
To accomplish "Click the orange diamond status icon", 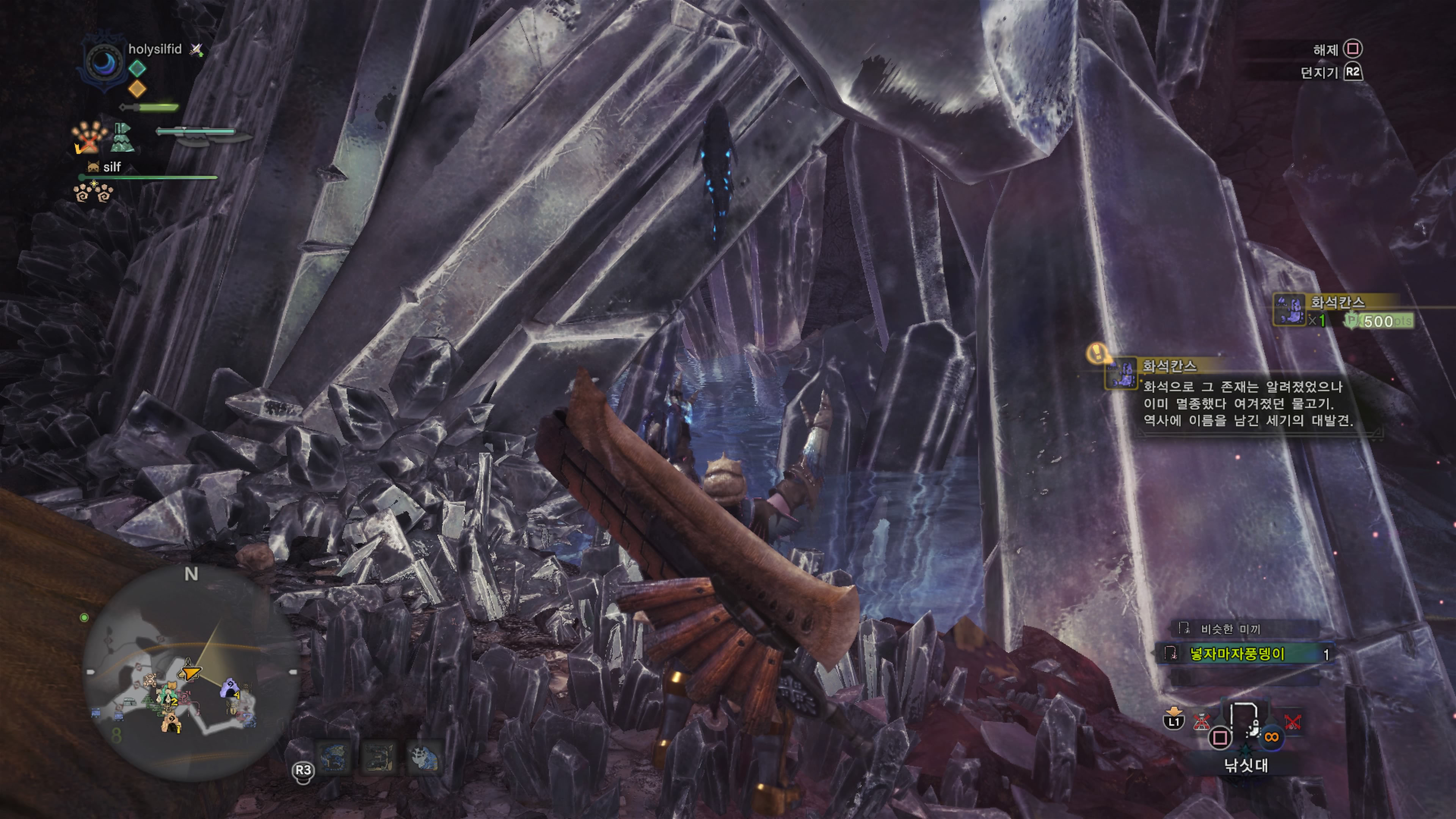I will tap(137, 88).
